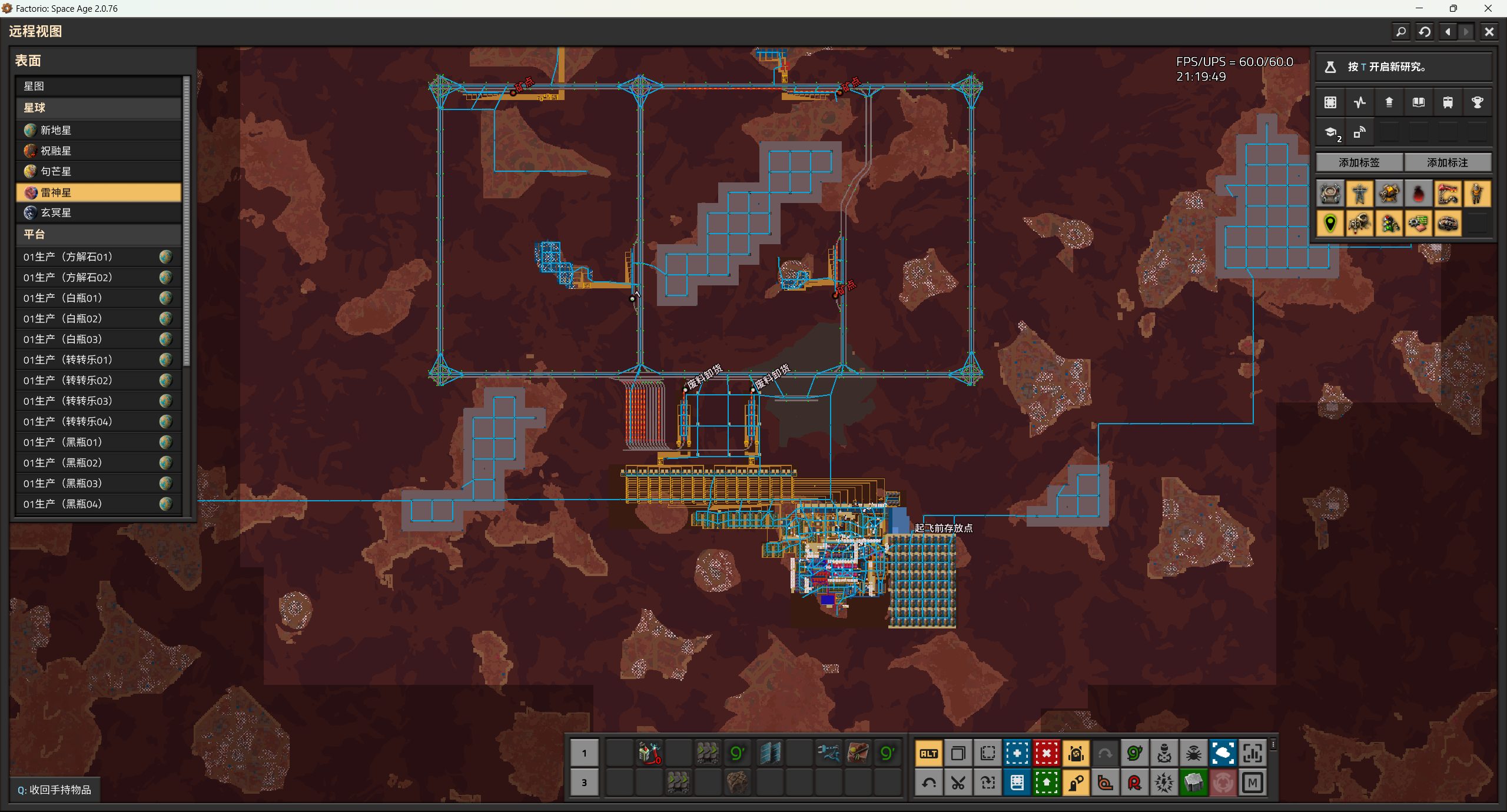Minimize the Factorio window

click(1419, 8)
